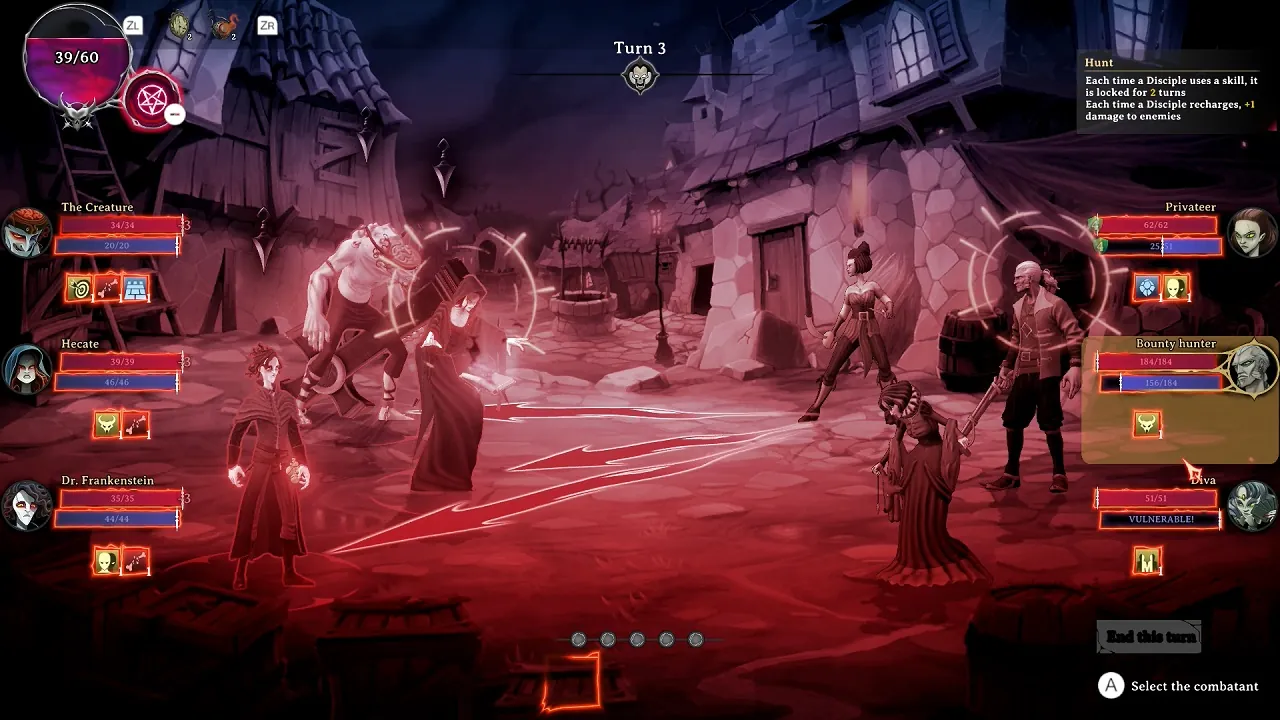This screenshot has height=720, width=1280.
Task: Click the squirrel resource icon showing 2
Action: click(x=222, y=25)
